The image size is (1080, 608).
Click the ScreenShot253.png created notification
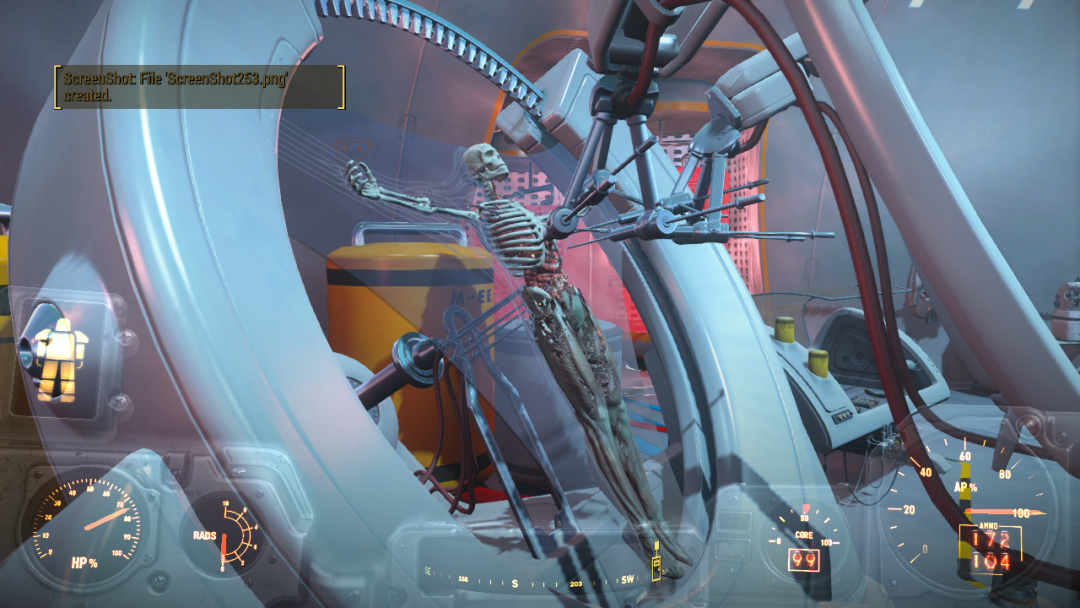click(x=199, y=87)
